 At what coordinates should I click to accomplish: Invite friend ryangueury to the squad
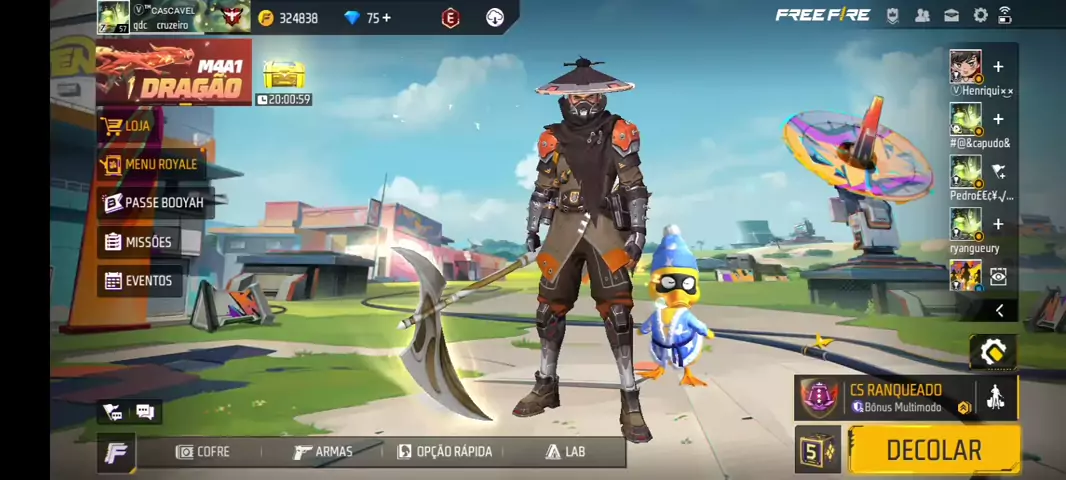(x=997, y=225)
